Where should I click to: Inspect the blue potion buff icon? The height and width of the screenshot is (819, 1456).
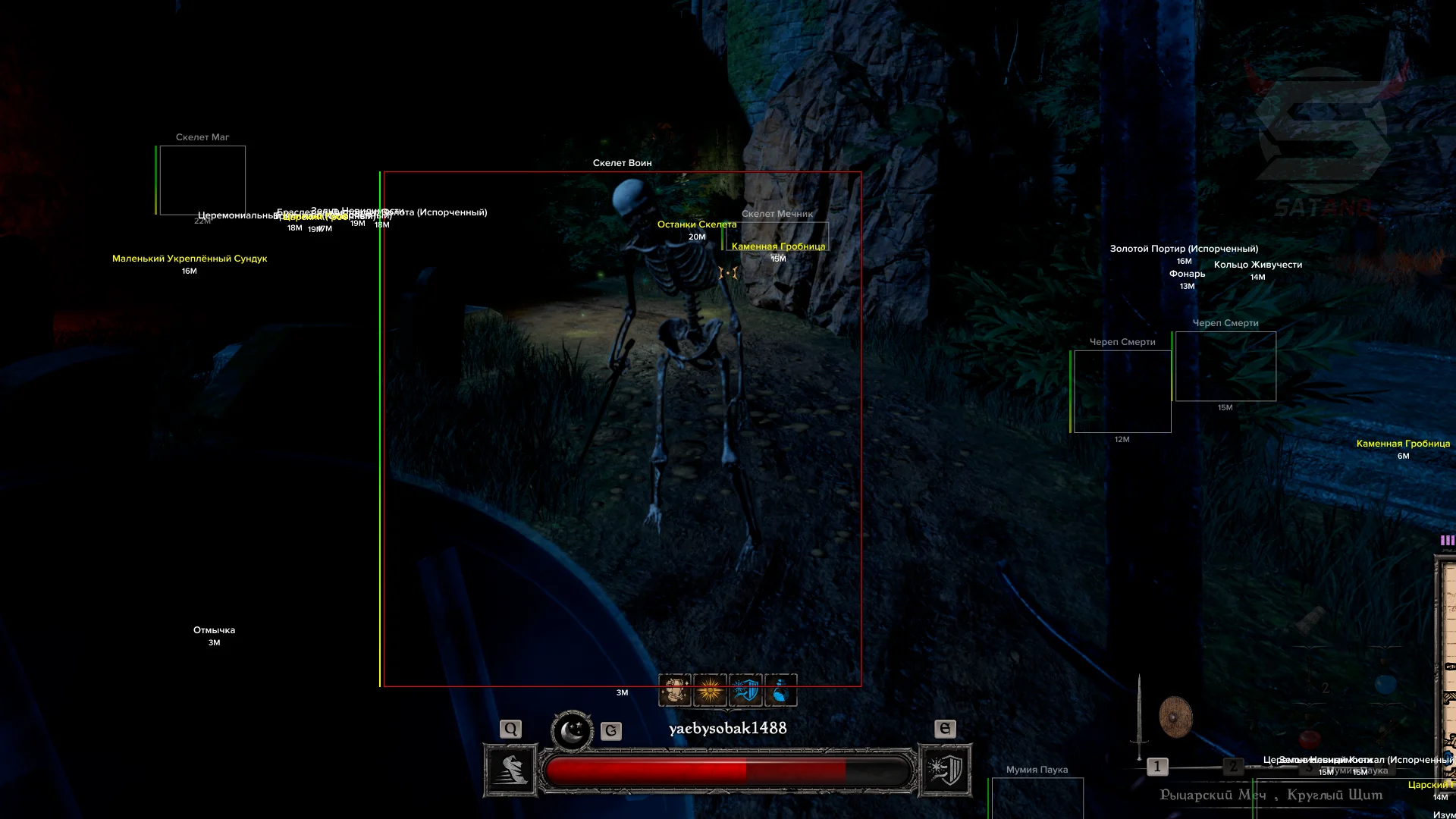tap(781, 690)
